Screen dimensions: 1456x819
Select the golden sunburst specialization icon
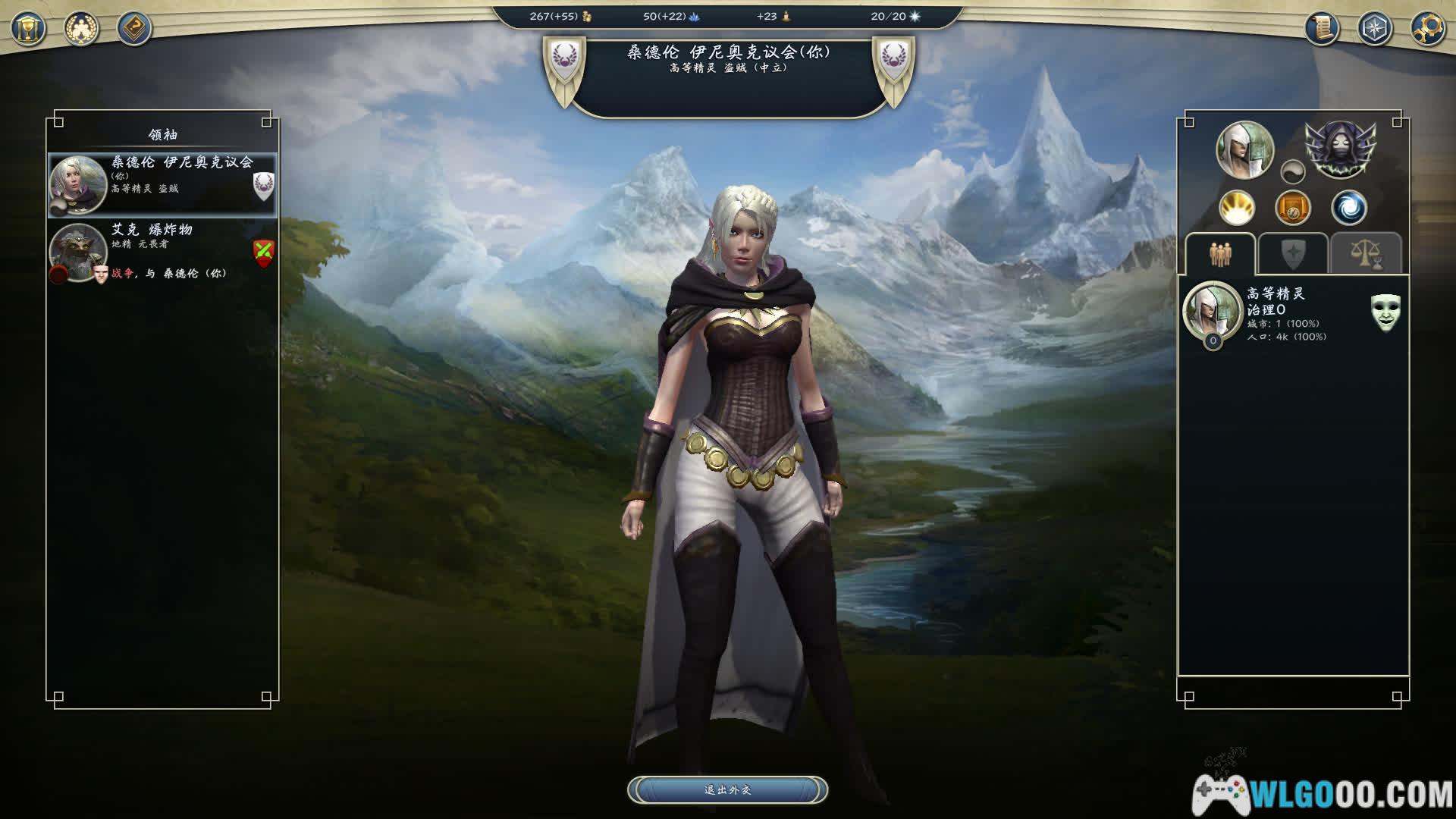(x=1237, y=208)
